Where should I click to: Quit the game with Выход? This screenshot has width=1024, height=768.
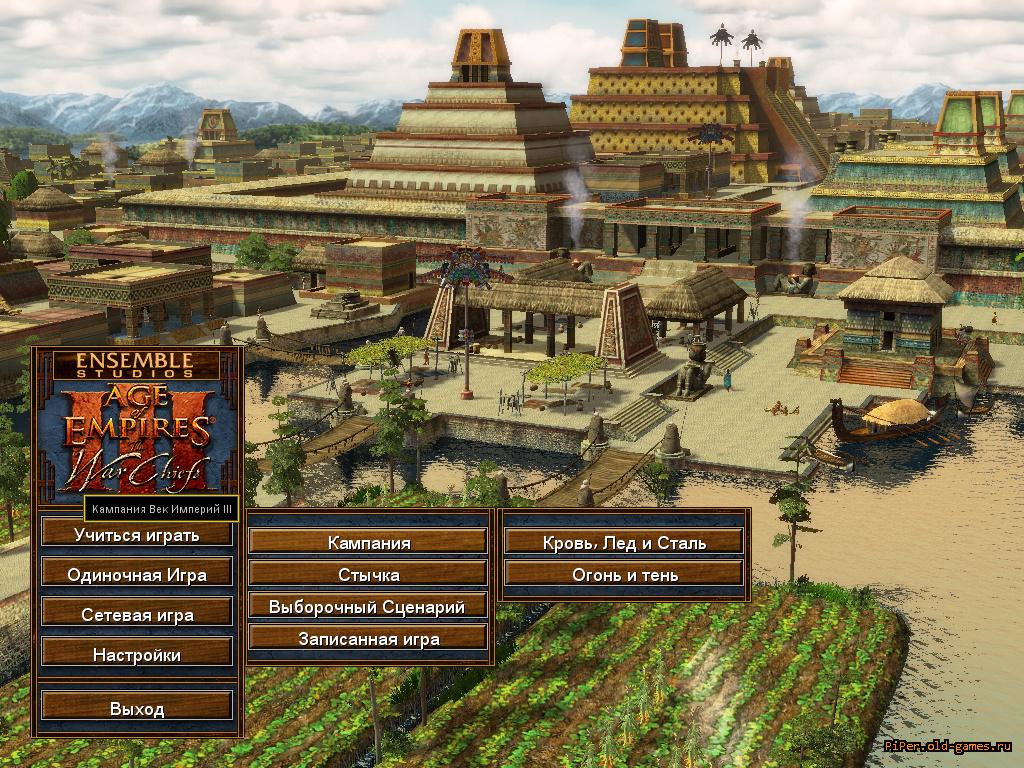[137, 709]
